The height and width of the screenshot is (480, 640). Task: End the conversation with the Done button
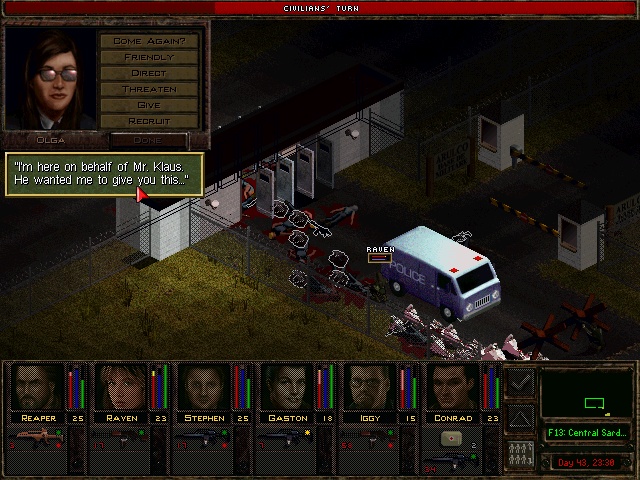pos(148,140)
